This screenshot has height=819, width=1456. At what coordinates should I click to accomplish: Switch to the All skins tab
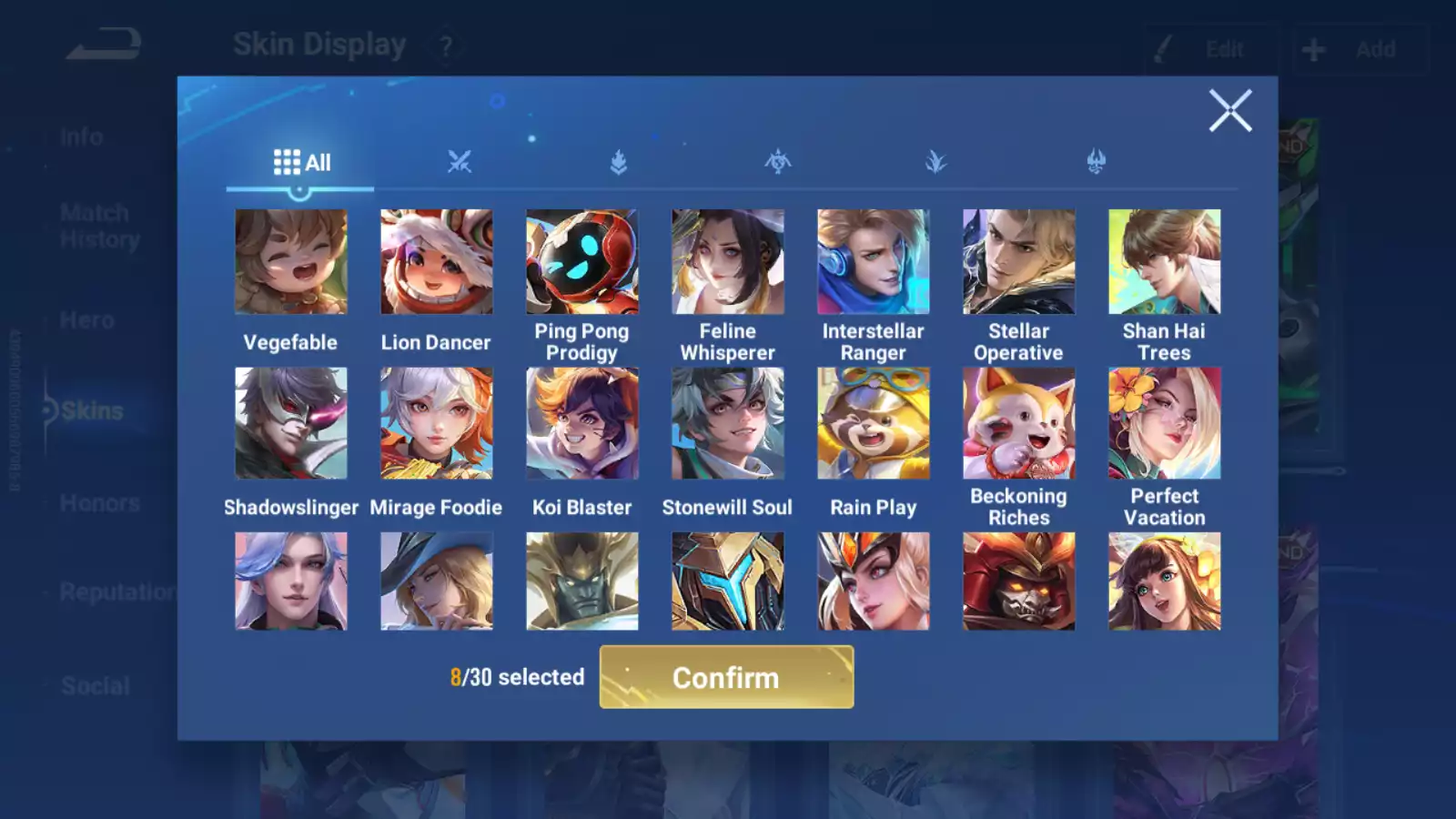click(x=300, y=162)
